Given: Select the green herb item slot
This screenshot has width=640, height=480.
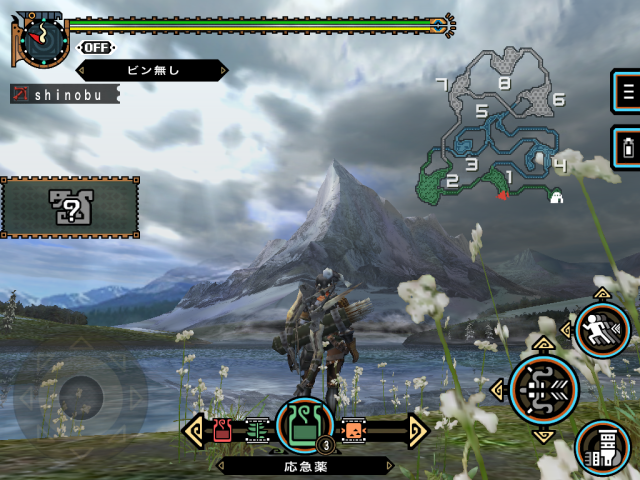Looking at the screenshot, I should [x=257, y=430].
